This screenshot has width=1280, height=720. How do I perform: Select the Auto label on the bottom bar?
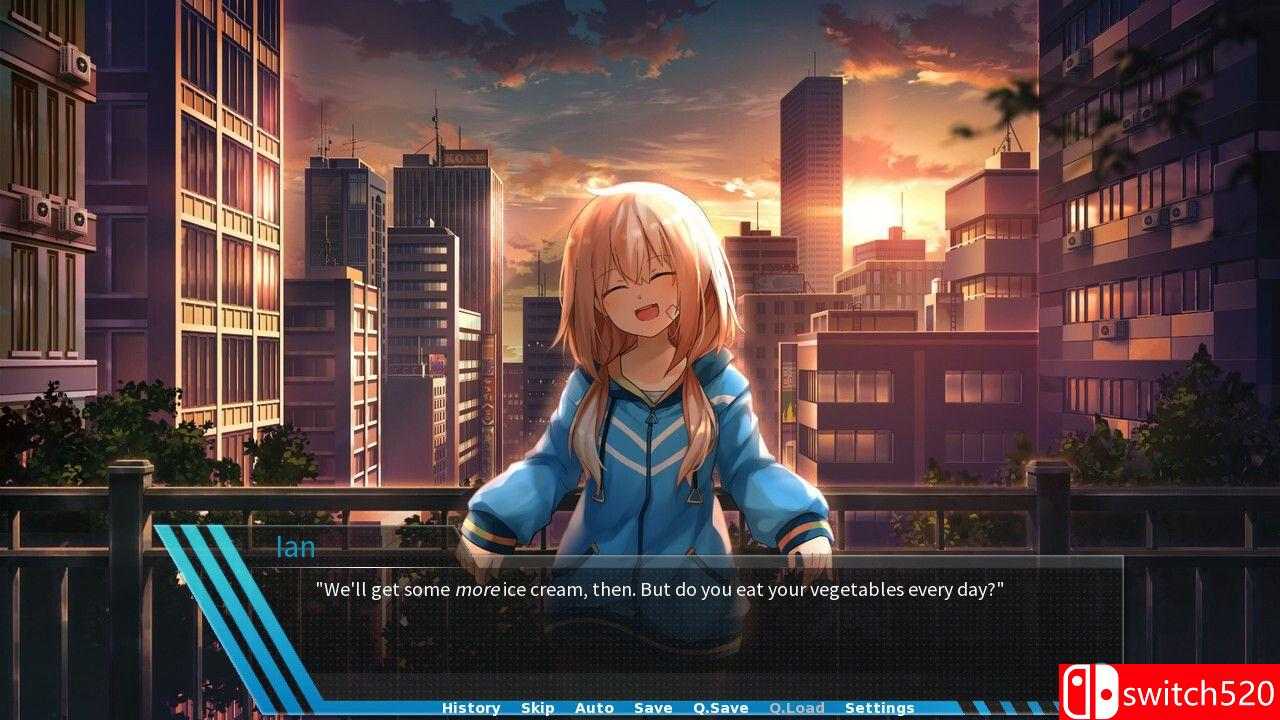(595, 707)
